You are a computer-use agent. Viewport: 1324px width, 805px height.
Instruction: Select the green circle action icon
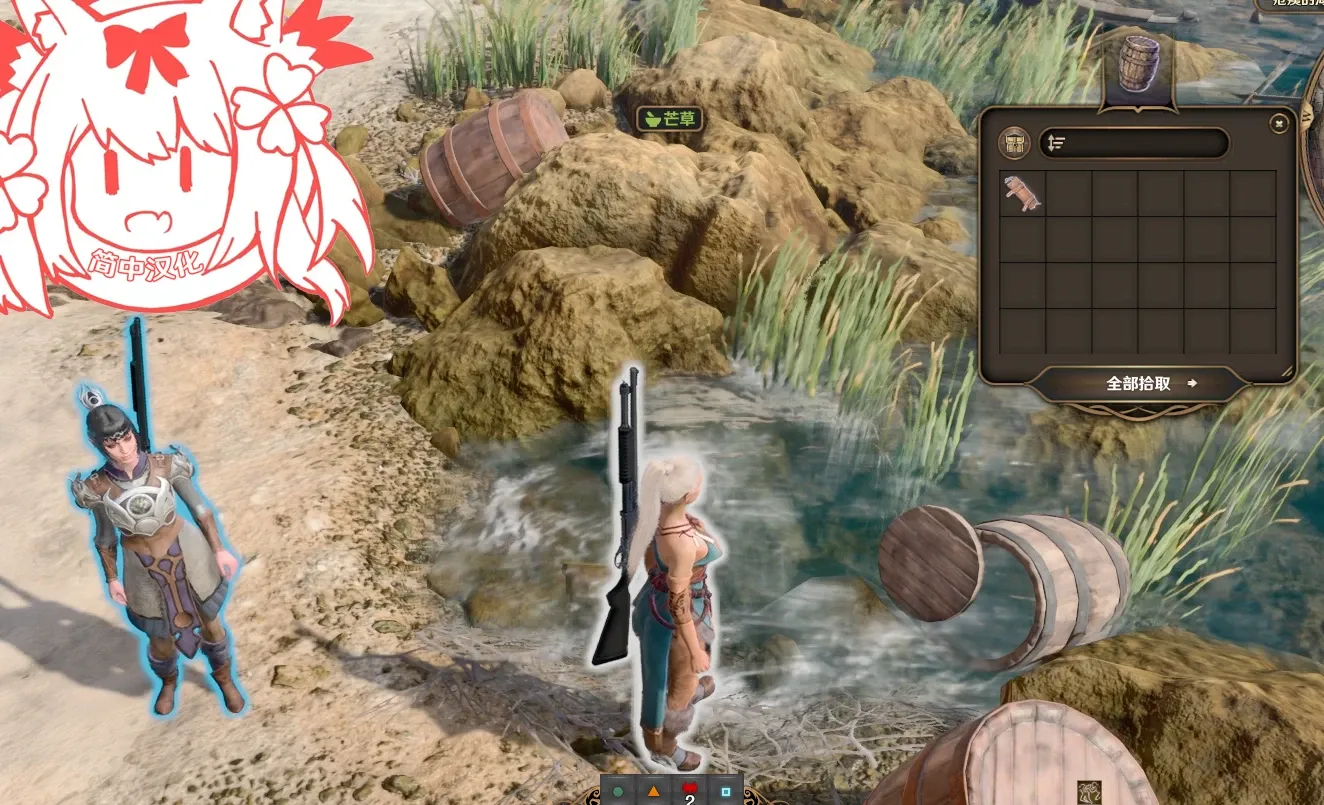tap(618, 791)
